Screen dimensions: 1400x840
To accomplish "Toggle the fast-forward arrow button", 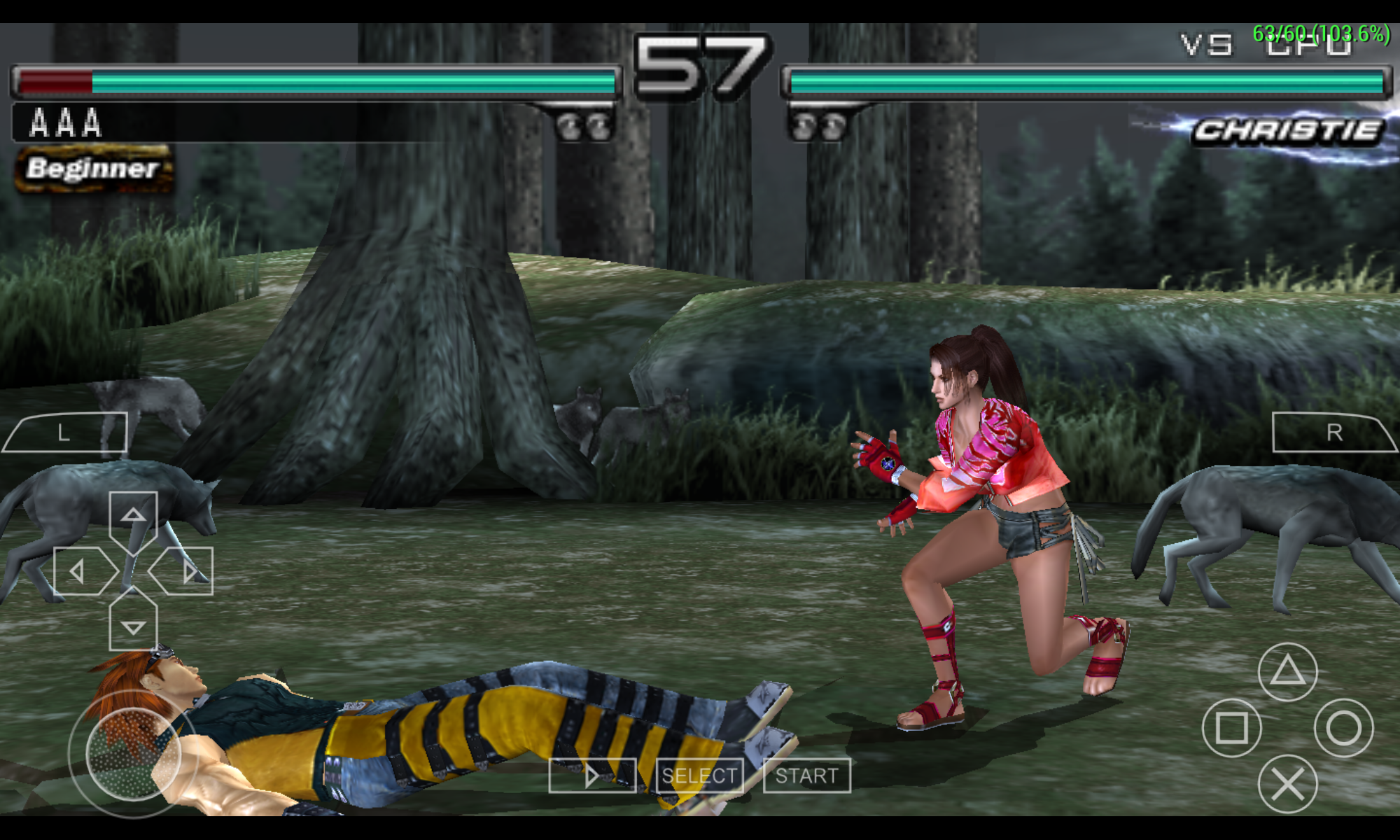I will tap(592, 776).
